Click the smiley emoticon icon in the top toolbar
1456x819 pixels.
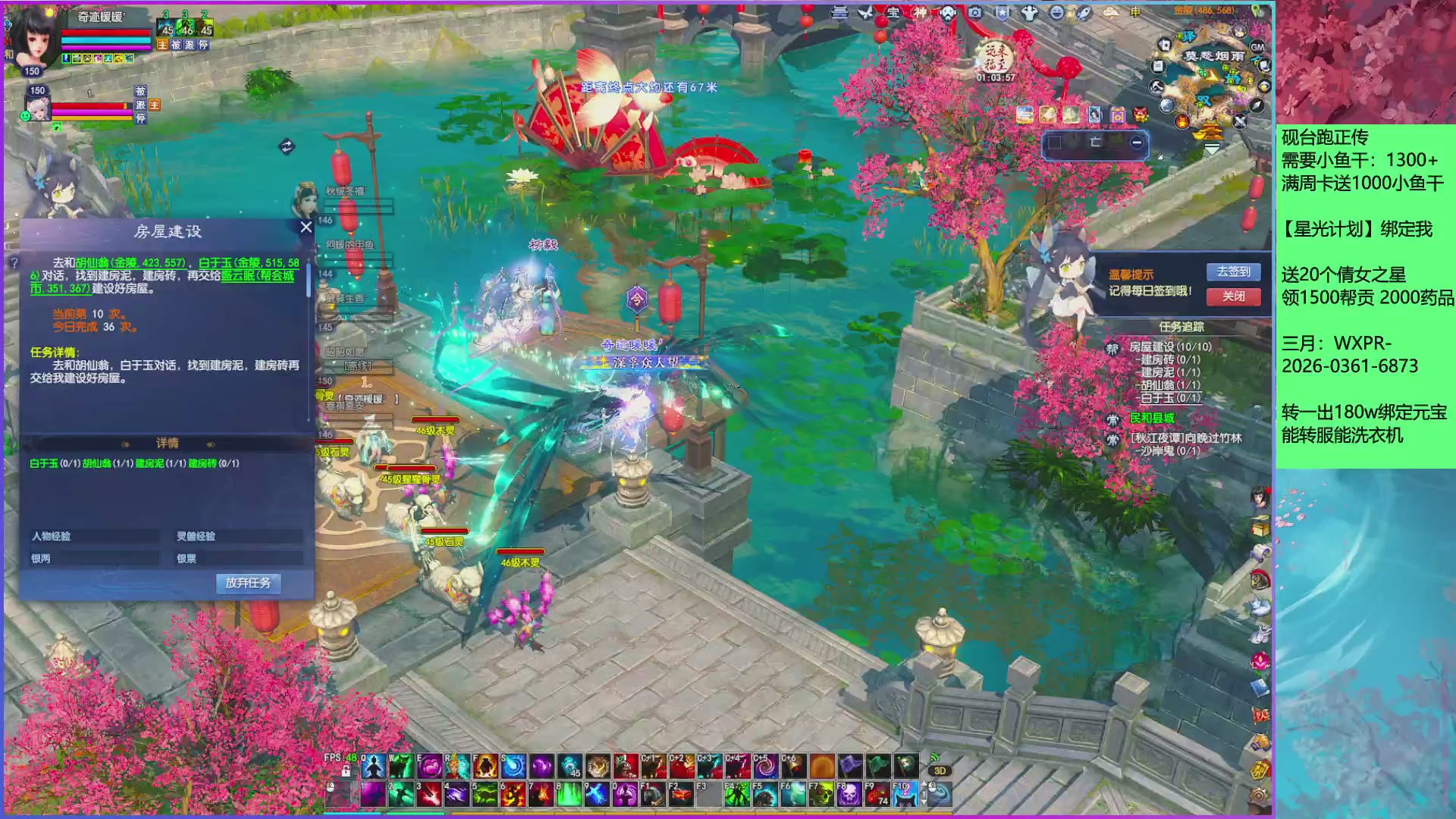coord(1057,13)
